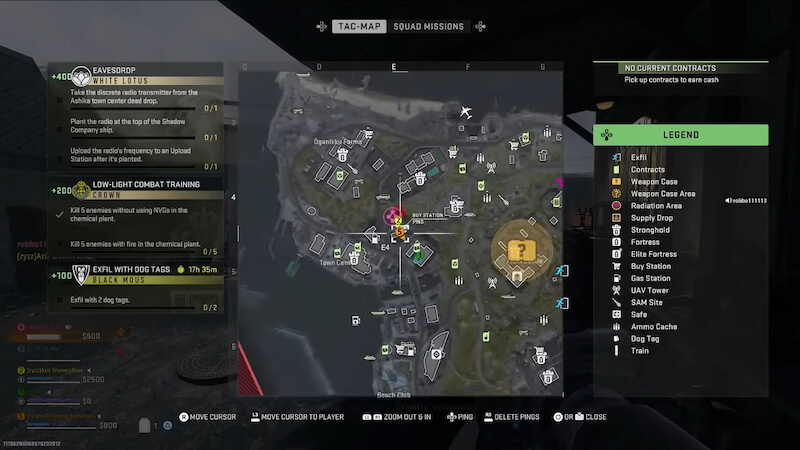
Task: Switch to the Tac-Map tab
Action: 359,26
